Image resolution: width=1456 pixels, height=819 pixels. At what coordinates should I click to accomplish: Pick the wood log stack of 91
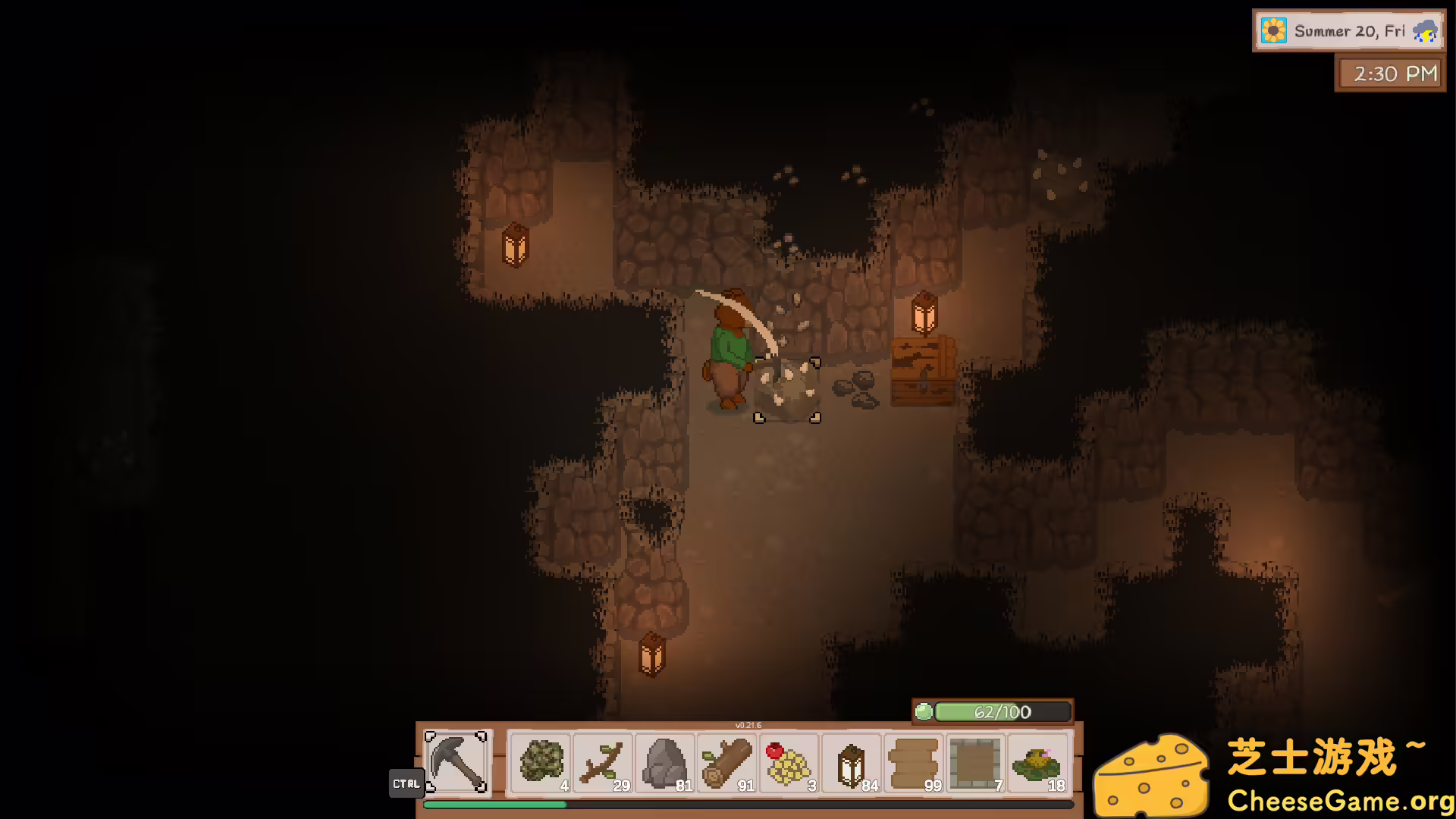[x=727, y=763]
